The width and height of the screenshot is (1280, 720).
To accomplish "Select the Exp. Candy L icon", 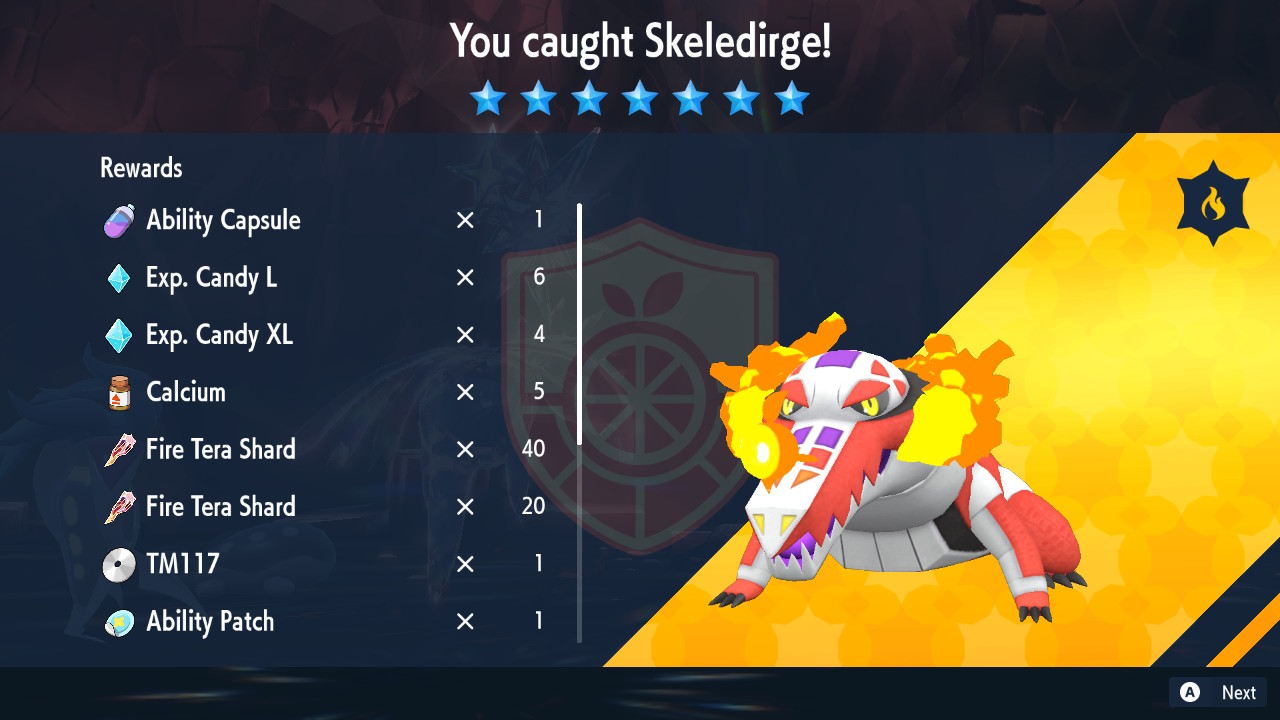I will pos(117,278).
